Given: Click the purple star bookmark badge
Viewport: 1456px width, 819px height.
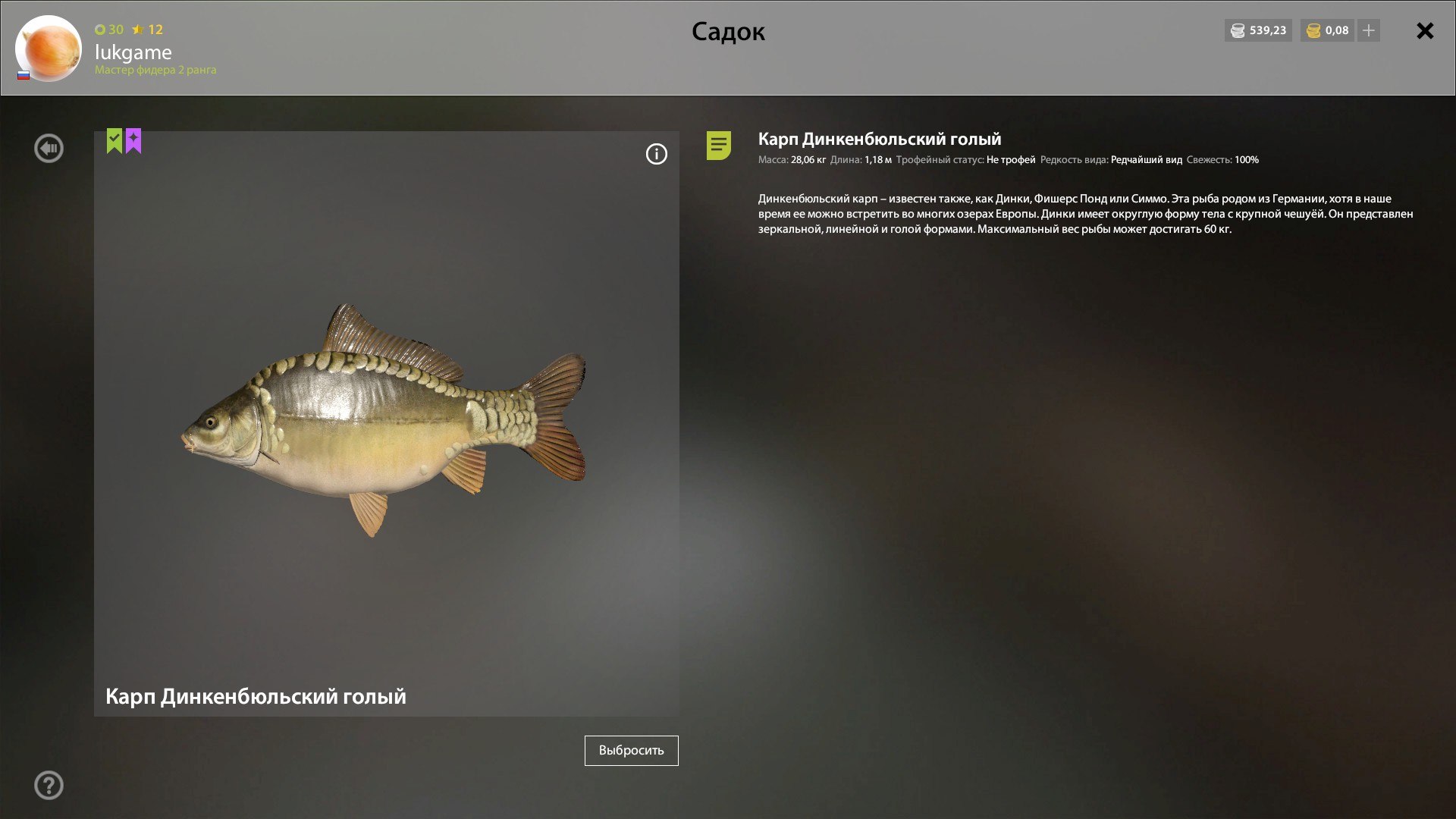Looking at the screenshot, I should click(x=133, y=140).
